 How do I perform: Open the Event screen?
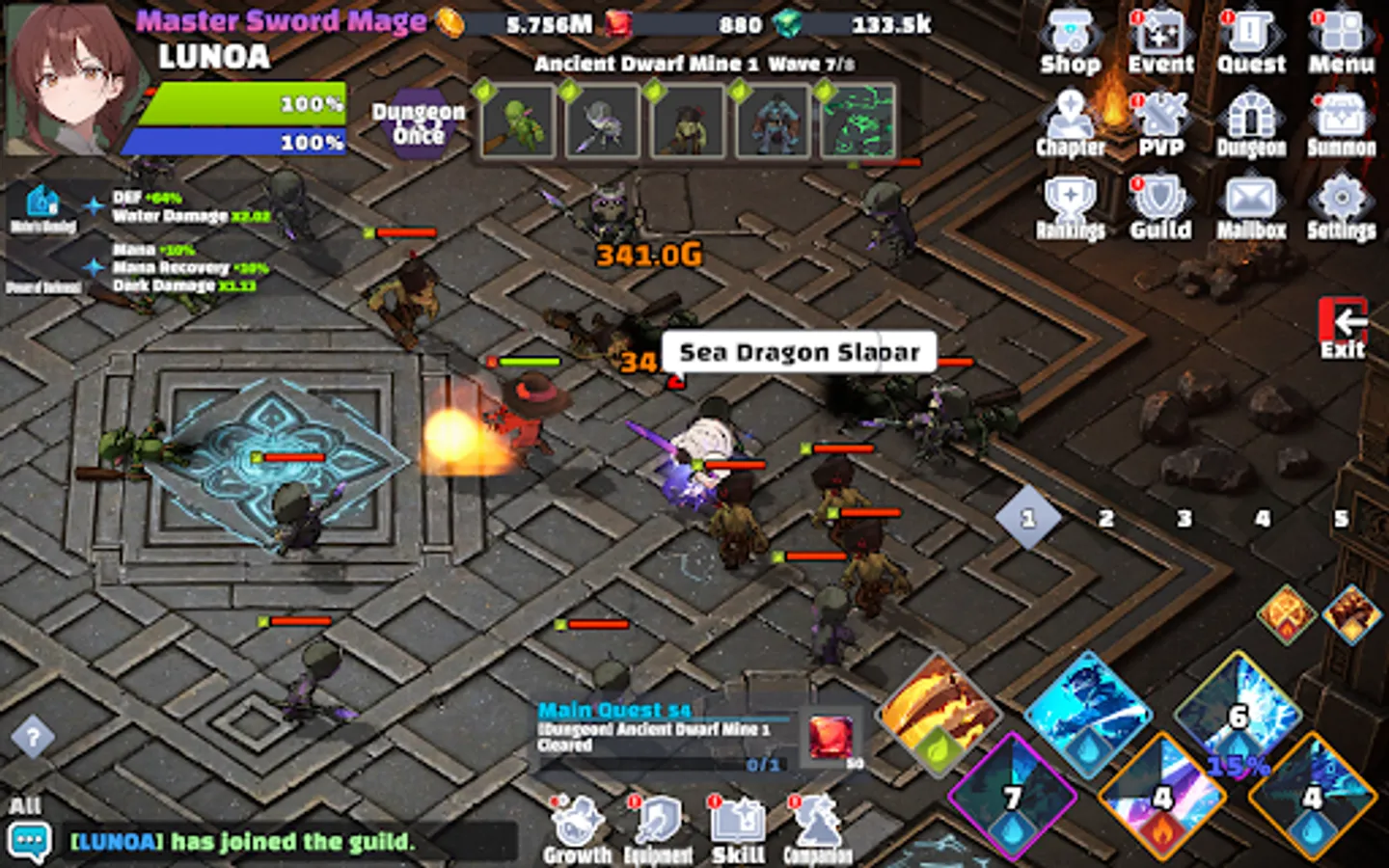(x=1162, y=34)
